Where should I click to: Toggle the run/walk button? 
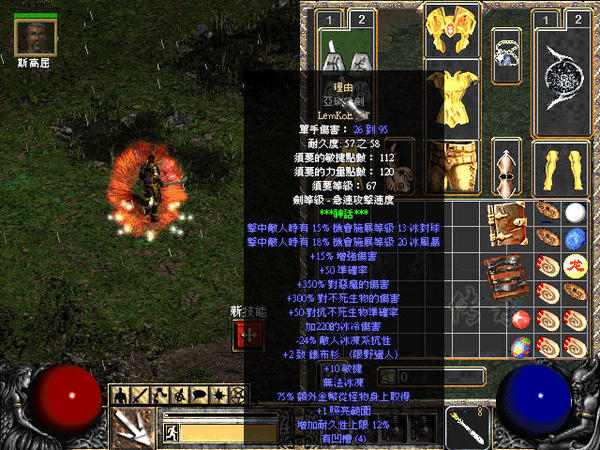171,433
